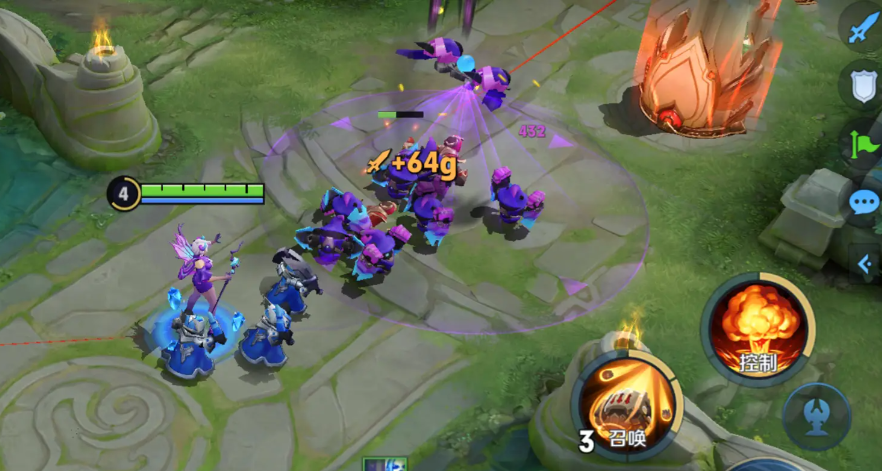The height and width of the screenshot is (471, 882).
Task: Tap the shield defend signal icon
Action: coord(862,87)
